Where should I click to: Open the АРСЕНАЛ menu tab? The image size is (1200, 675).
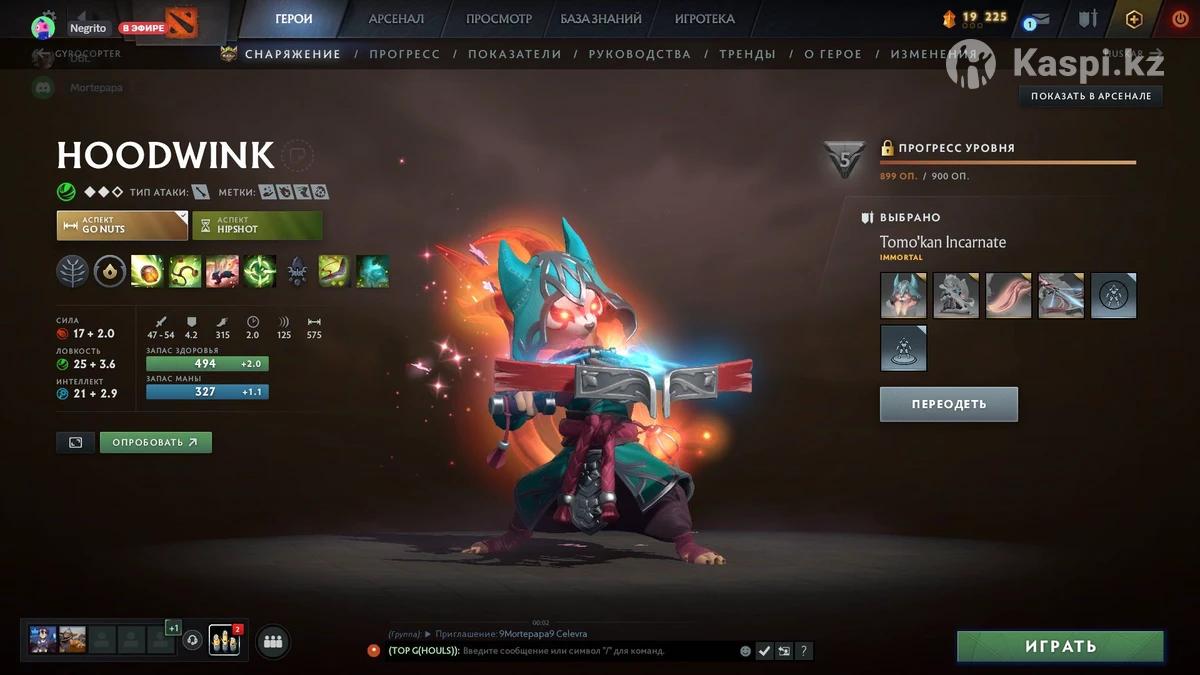pos(396,19)
